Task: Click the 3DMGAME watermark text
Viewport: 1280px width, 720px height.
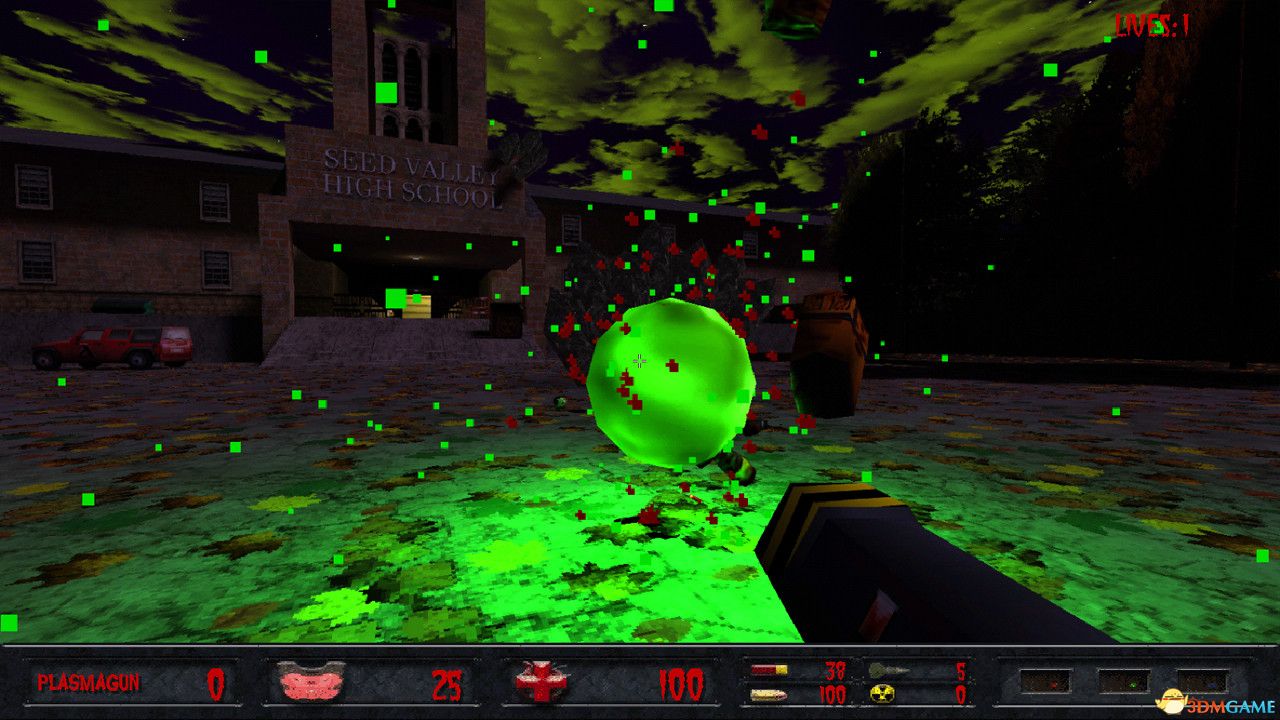Action: (x=1228, y=704)
